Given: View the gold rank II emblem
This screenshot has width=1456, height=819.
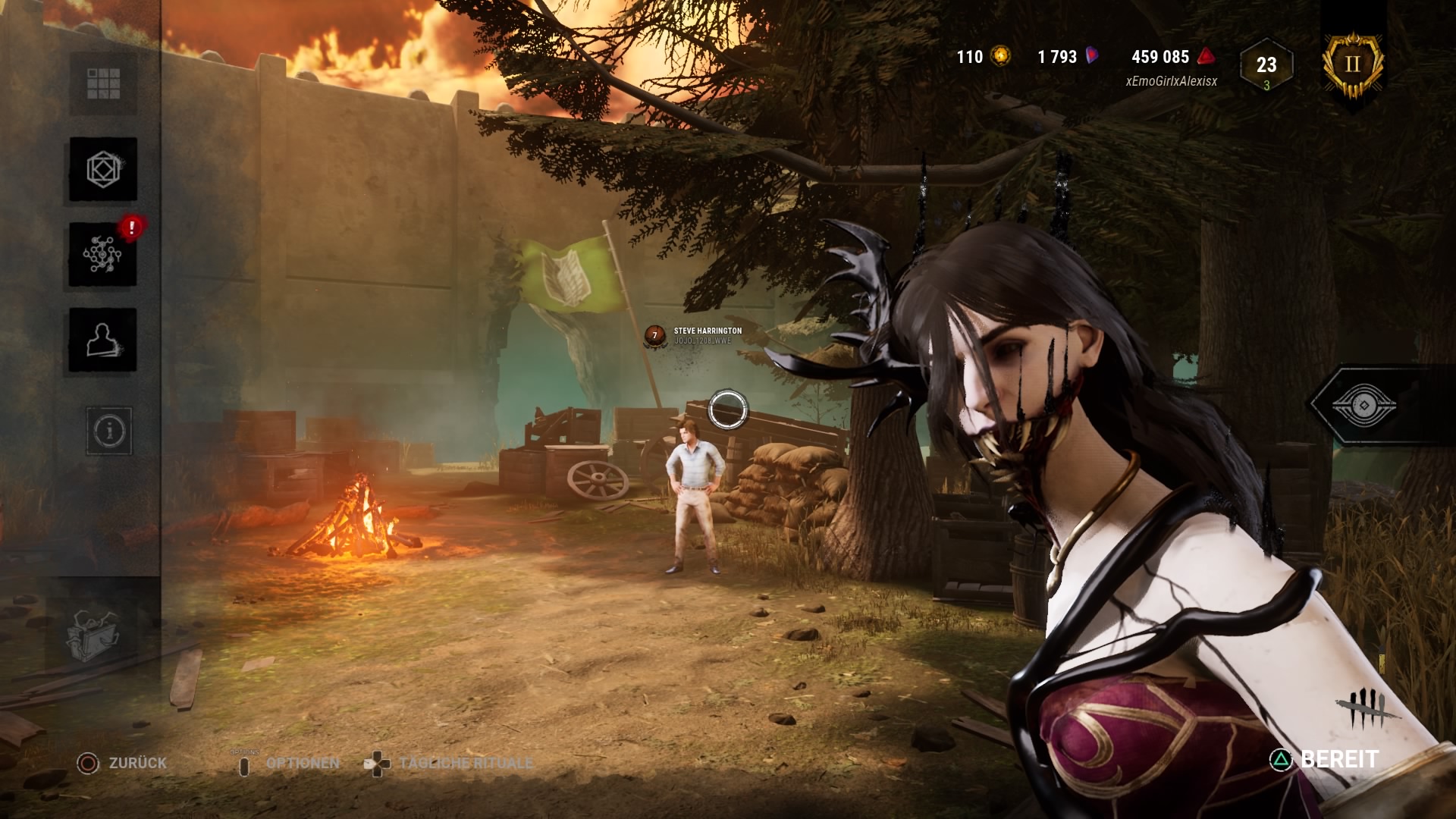Looking at the screenshot, I should click(x=1353, y=64).
